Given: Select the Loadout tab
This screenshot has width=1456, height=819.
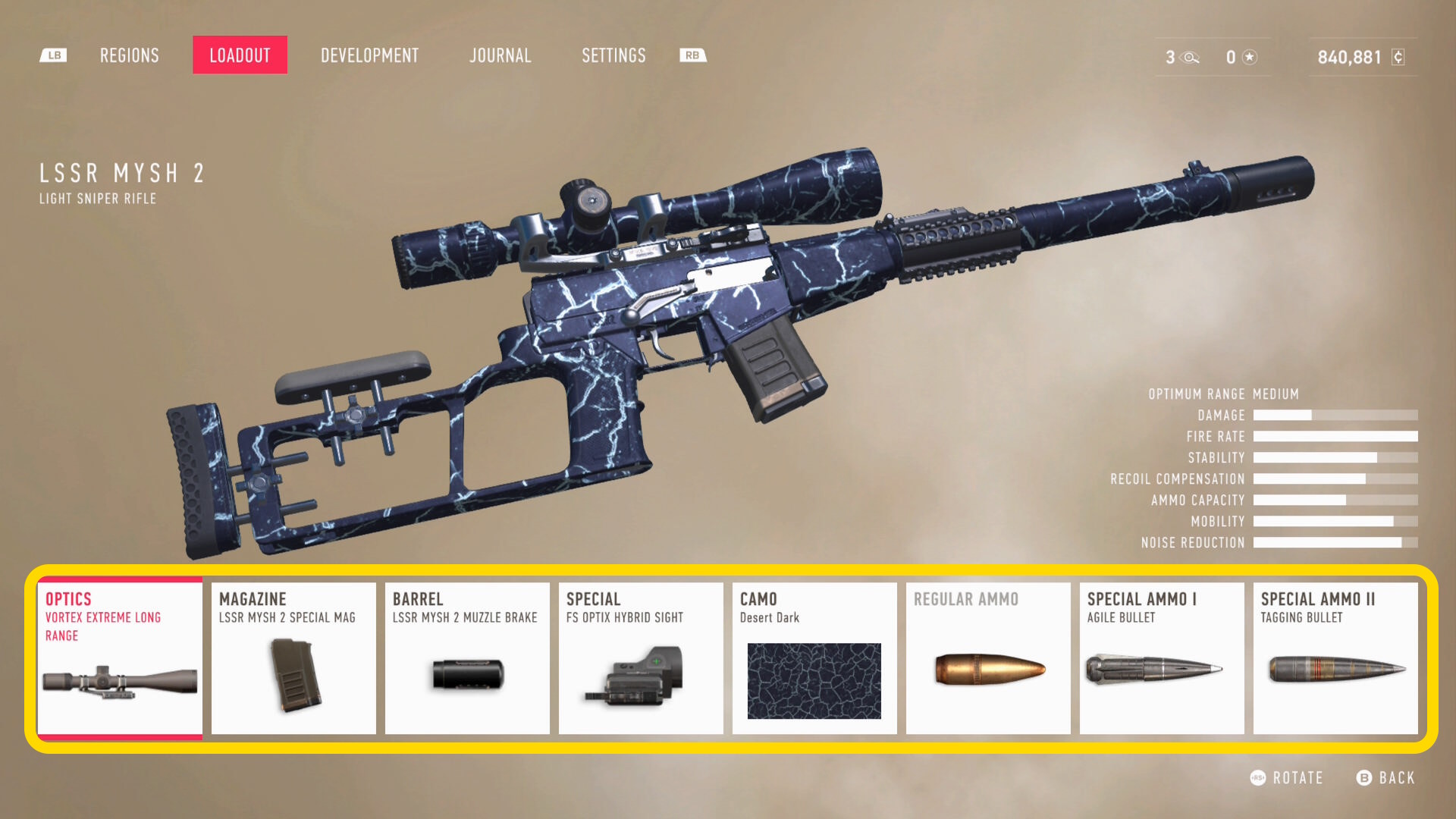Looking at the screenshot, I should coord(240,55).
